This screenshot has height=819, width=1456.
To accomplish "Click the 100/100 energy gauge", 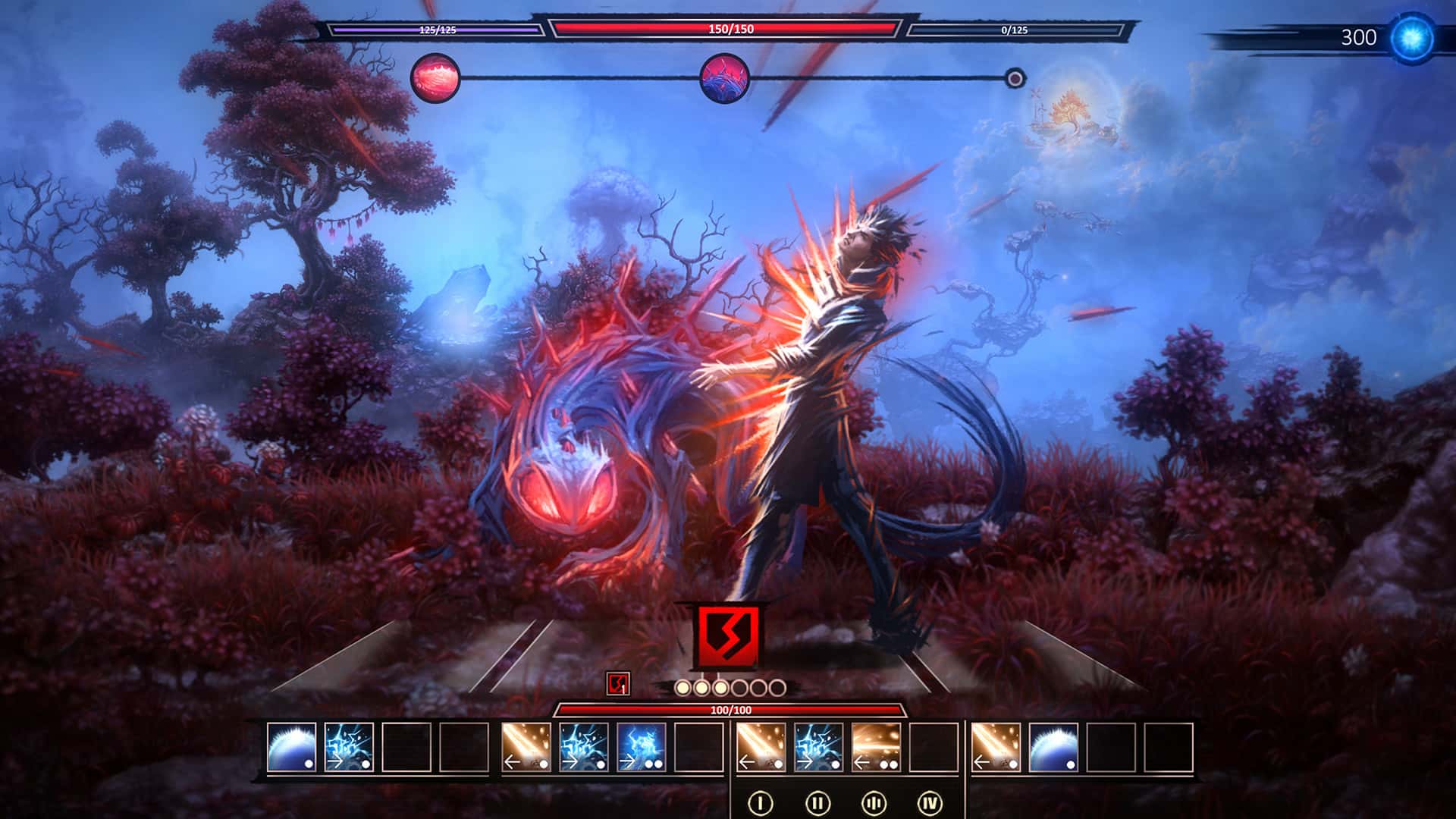I will pos(730,708).
